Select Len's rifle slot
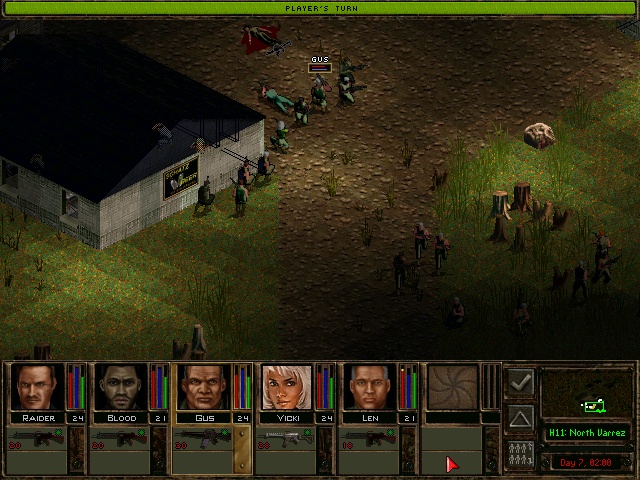 (x=369, y=440)
